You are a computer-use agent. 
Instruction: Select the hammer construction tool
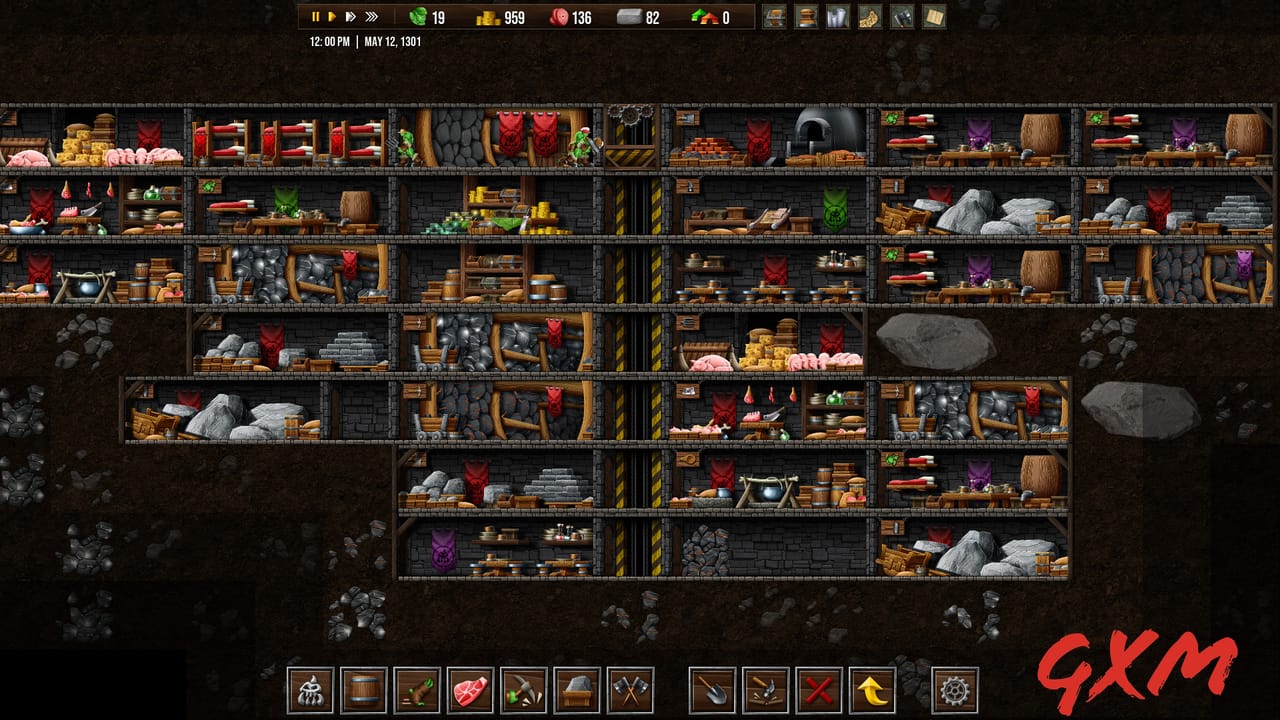click(766, 690)
